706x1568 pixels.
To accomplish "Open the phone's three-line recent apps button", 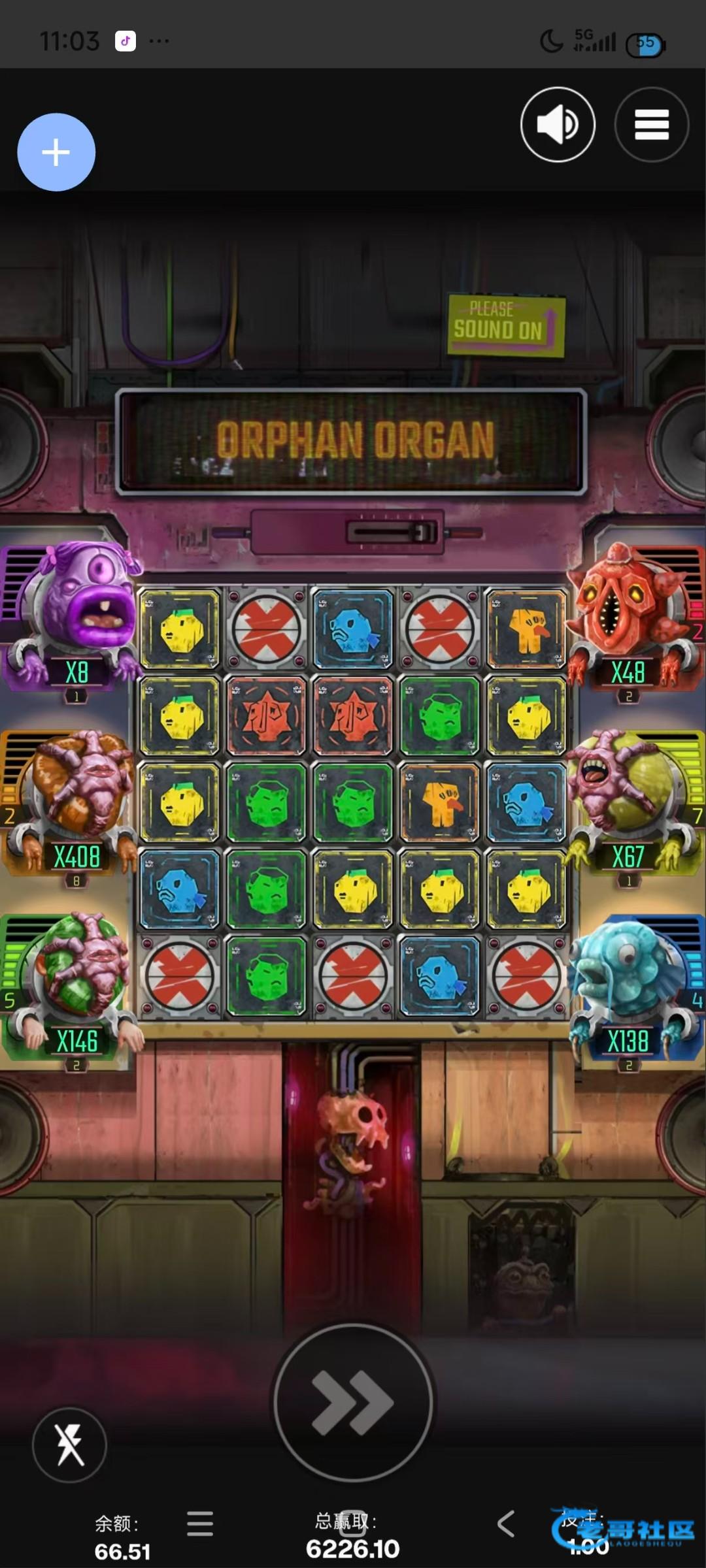I will tap(200, 1524).
